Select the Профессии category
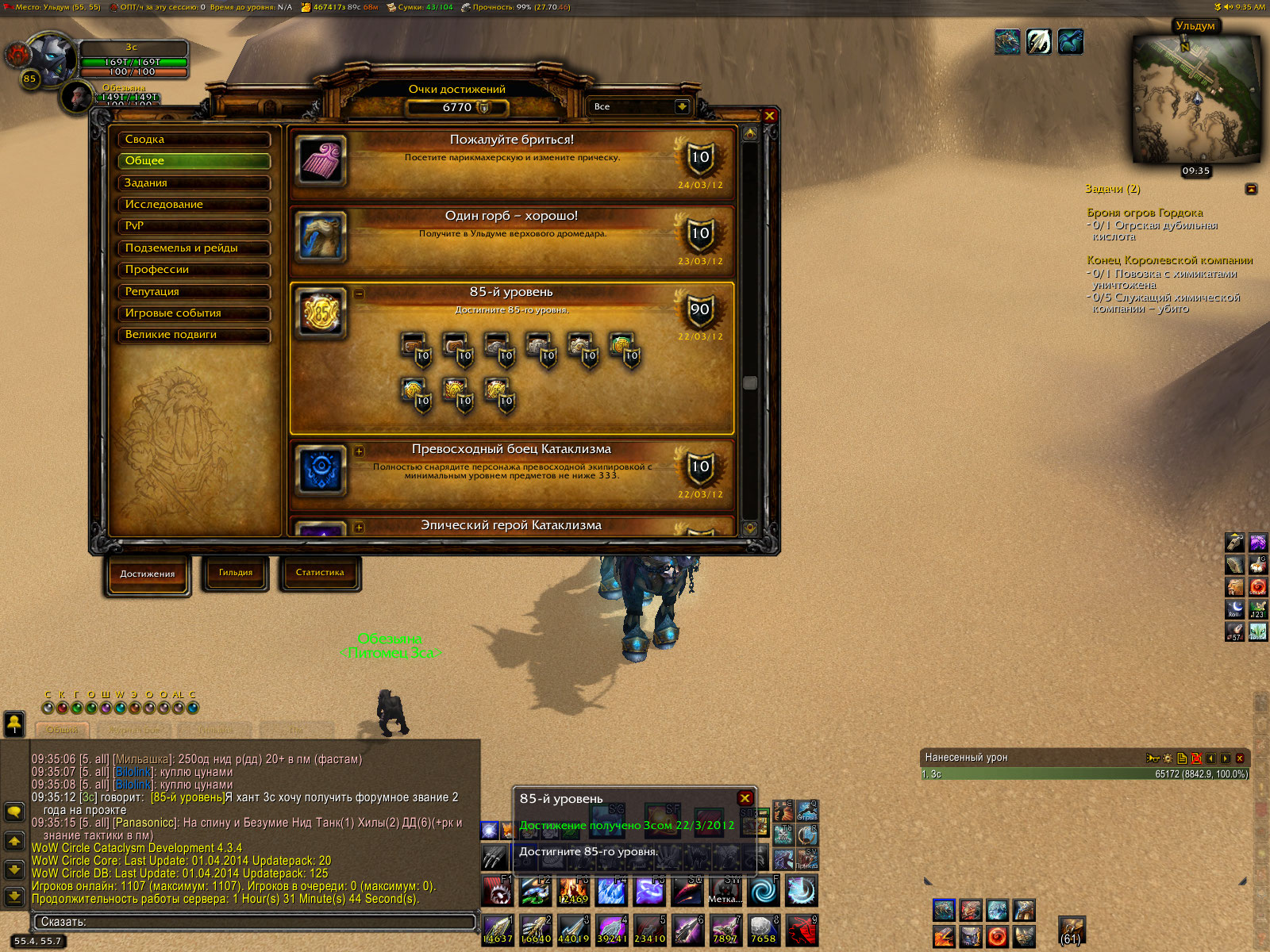This screenshot has height=952, width=1270. tap(194, 270)
